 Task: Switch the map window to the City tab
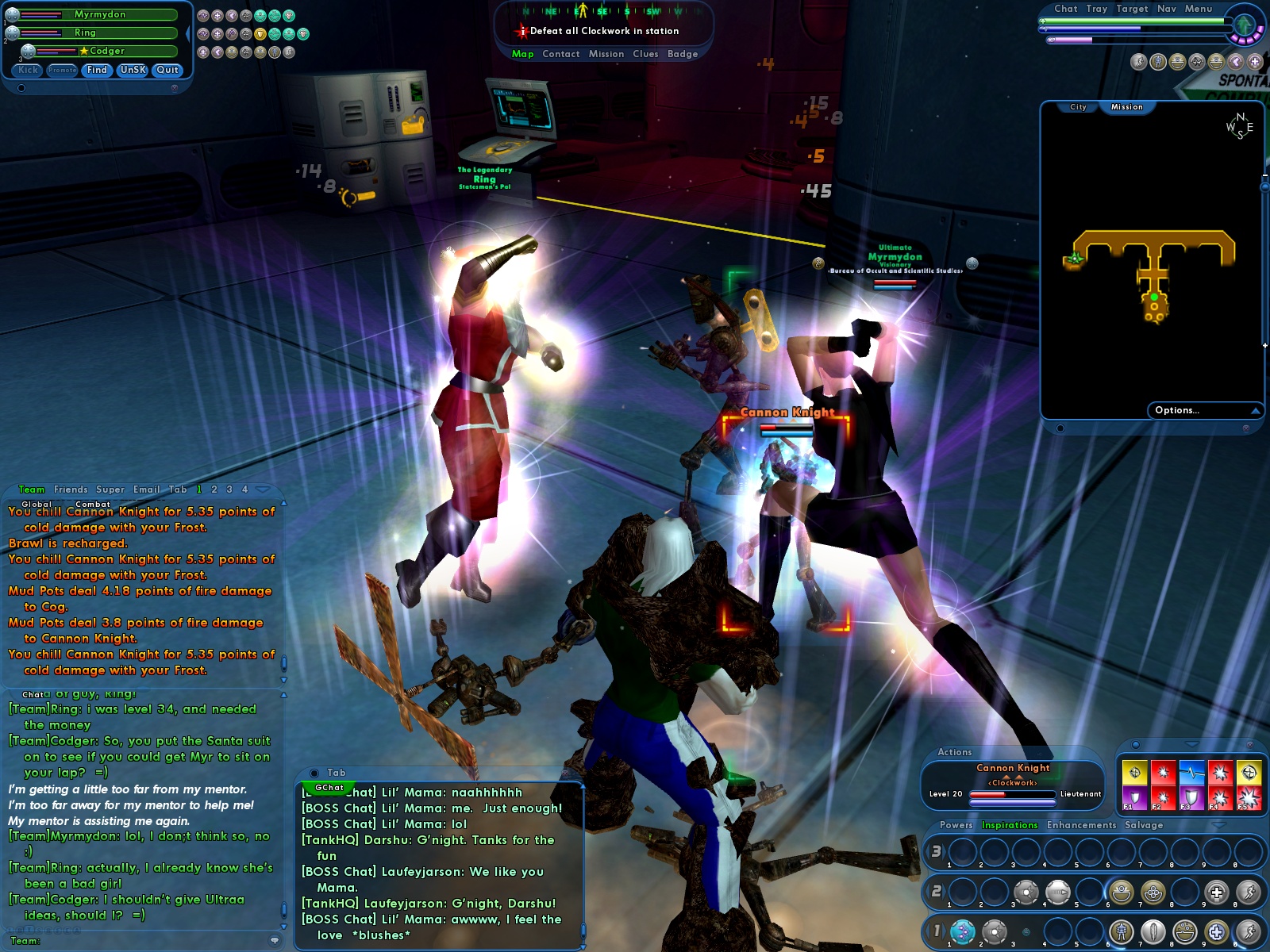1078,107
